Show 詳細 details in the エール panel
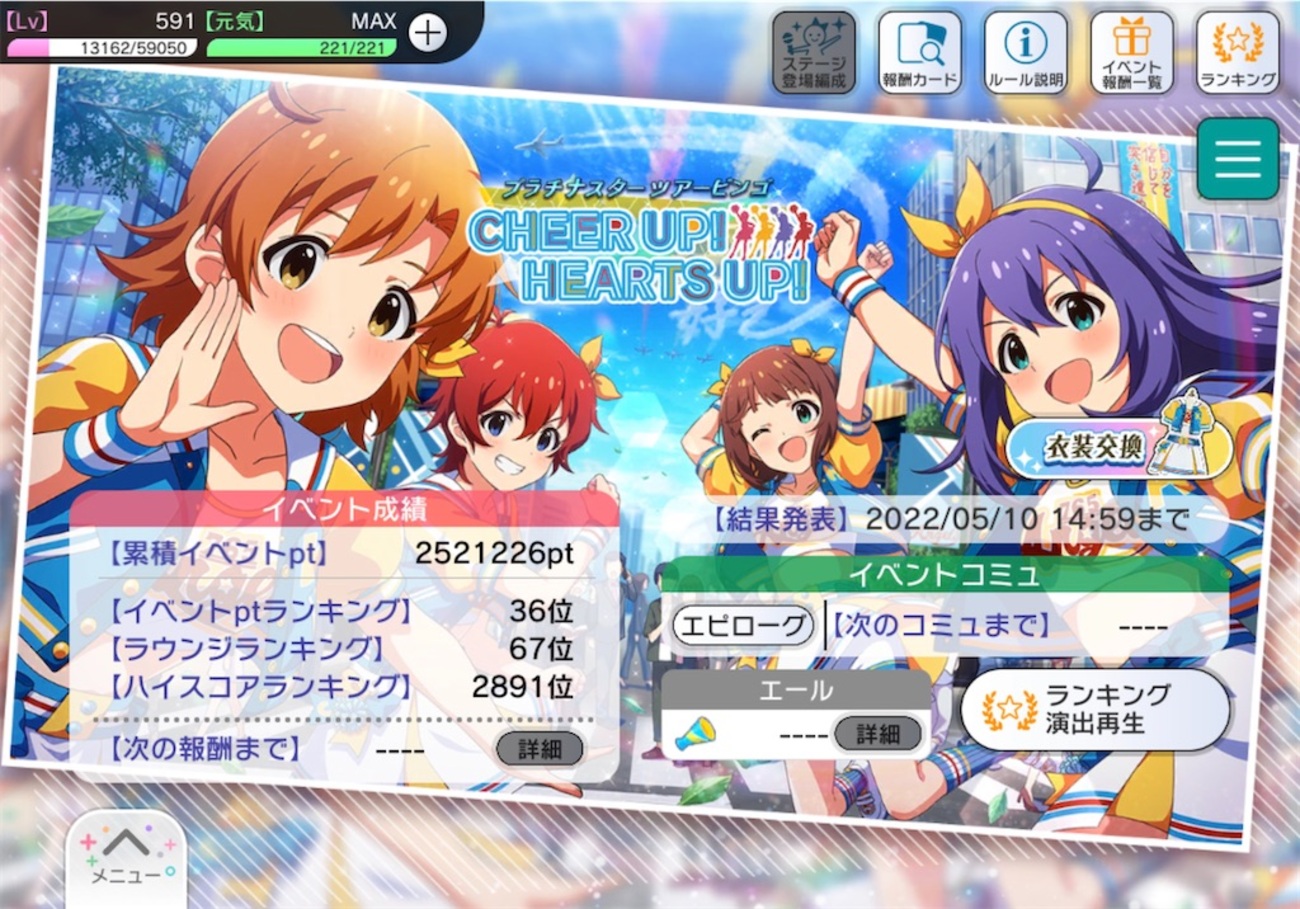 pyautogui.click(x=877, y=734)
